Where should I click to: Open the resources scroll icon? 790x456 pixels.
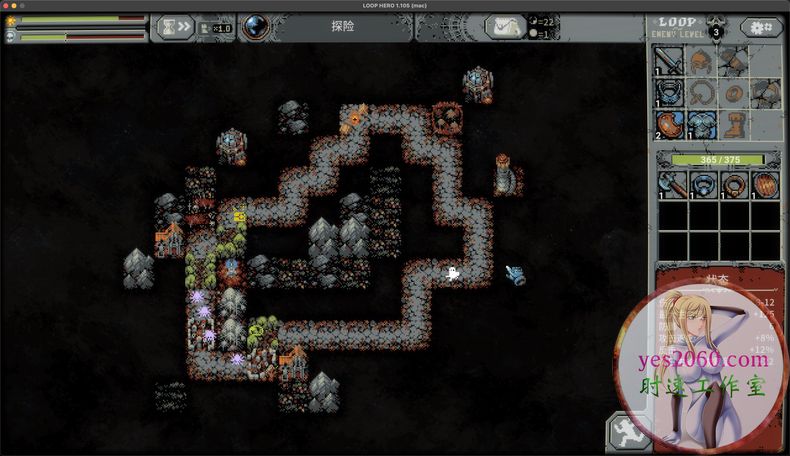click(x=503, y=27)
